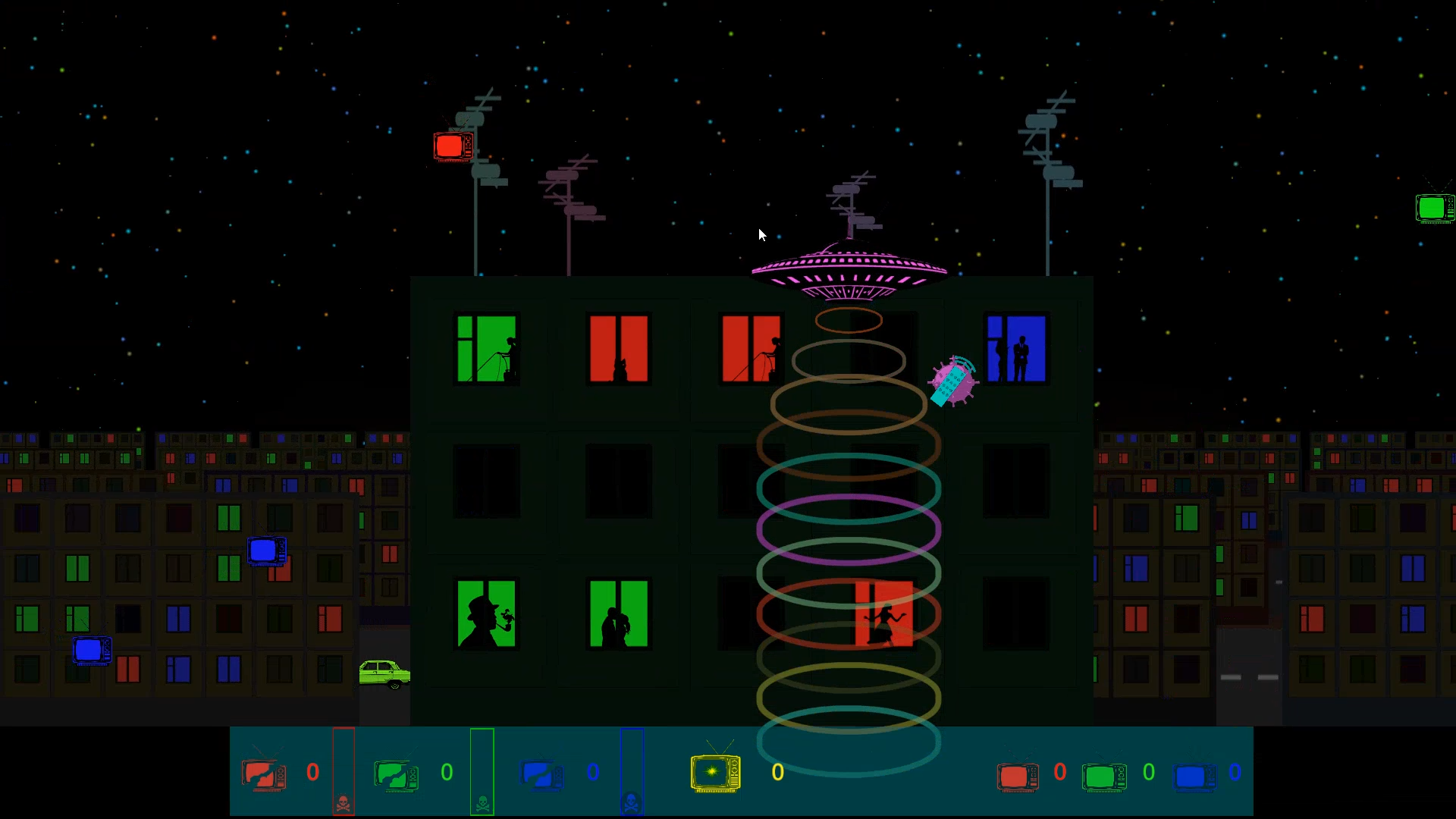Select the window with the abducted woman
Image resolution: width=1456 pixels, height=819 pixels.
pyautogui.click(x=884, y=616)
